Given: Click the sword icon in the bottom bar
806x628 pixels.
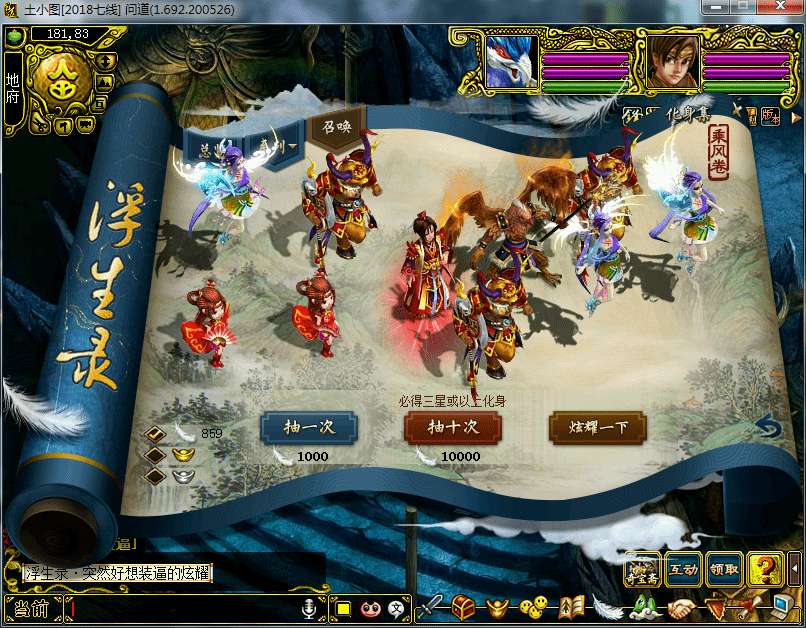Looking at the screenshot, I should tap(431, 607).
